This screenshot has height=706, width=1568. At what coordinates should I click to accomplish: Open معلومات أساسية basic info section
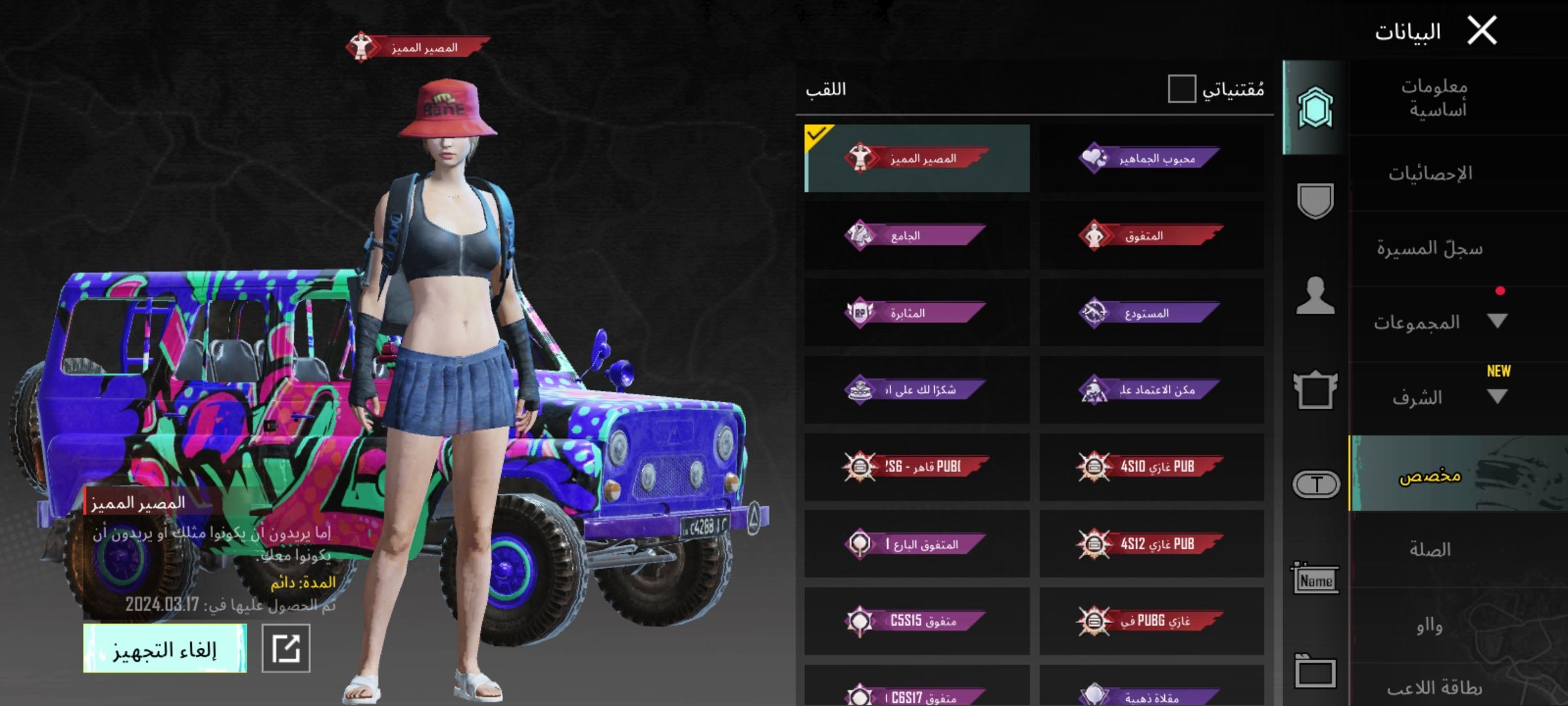click(x=1435, y=98)
